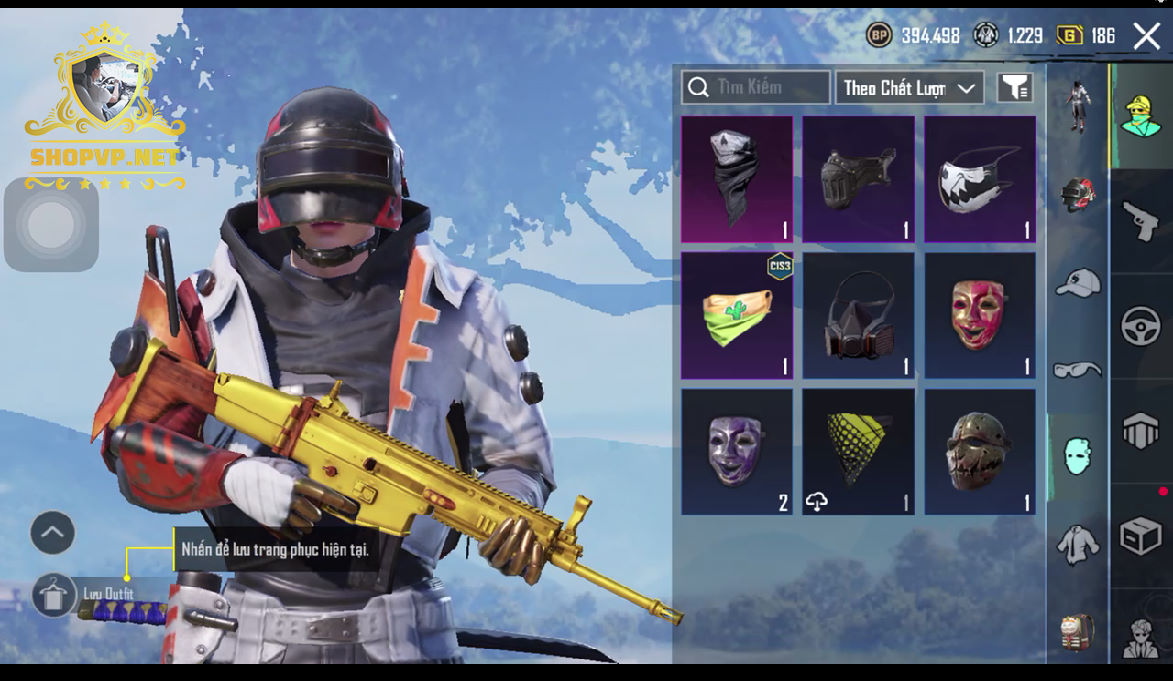This screenshot has height=681, width=1173.
Task: Open the steering wheel vehicles tab
Action: (x=1140, y=326)
